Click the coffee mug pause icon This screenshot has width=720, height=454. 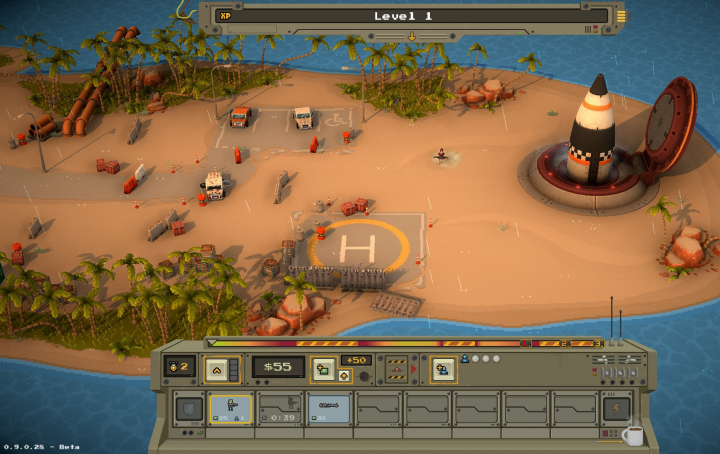pyautogui.click(x=632, y=434)
